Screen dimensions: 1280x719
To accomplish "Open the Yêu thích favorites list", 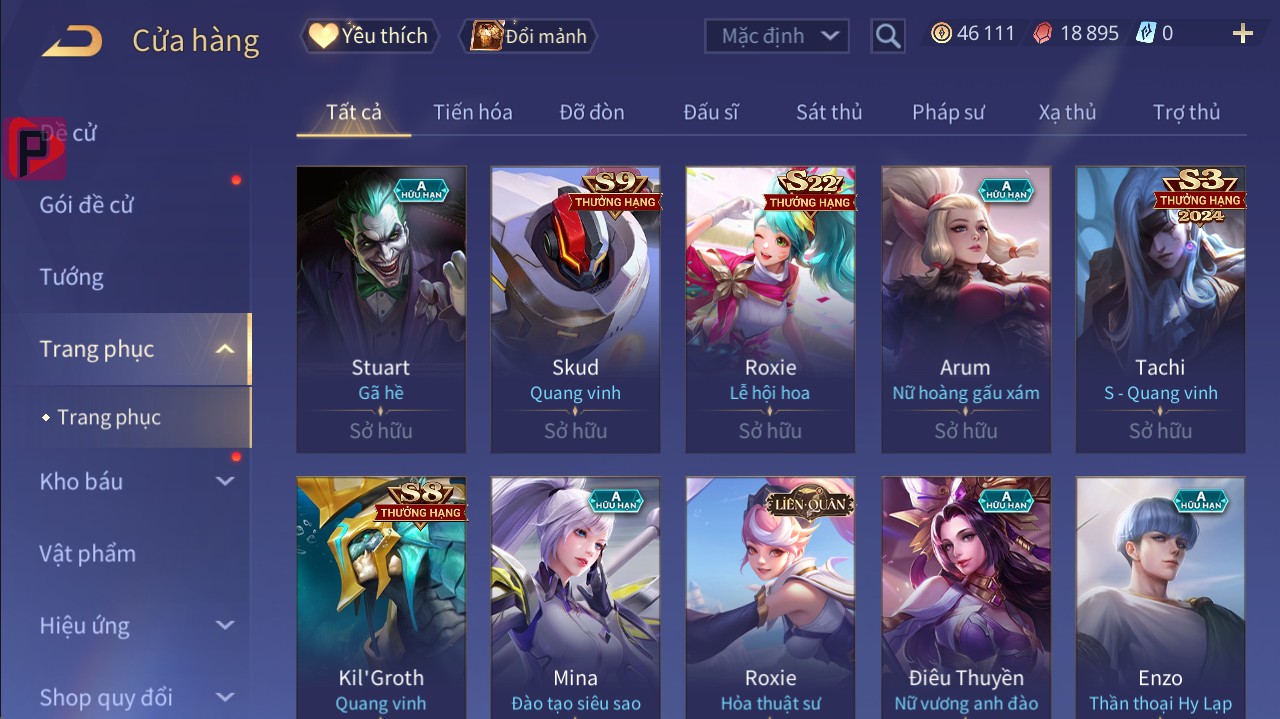I will [368, 36].
